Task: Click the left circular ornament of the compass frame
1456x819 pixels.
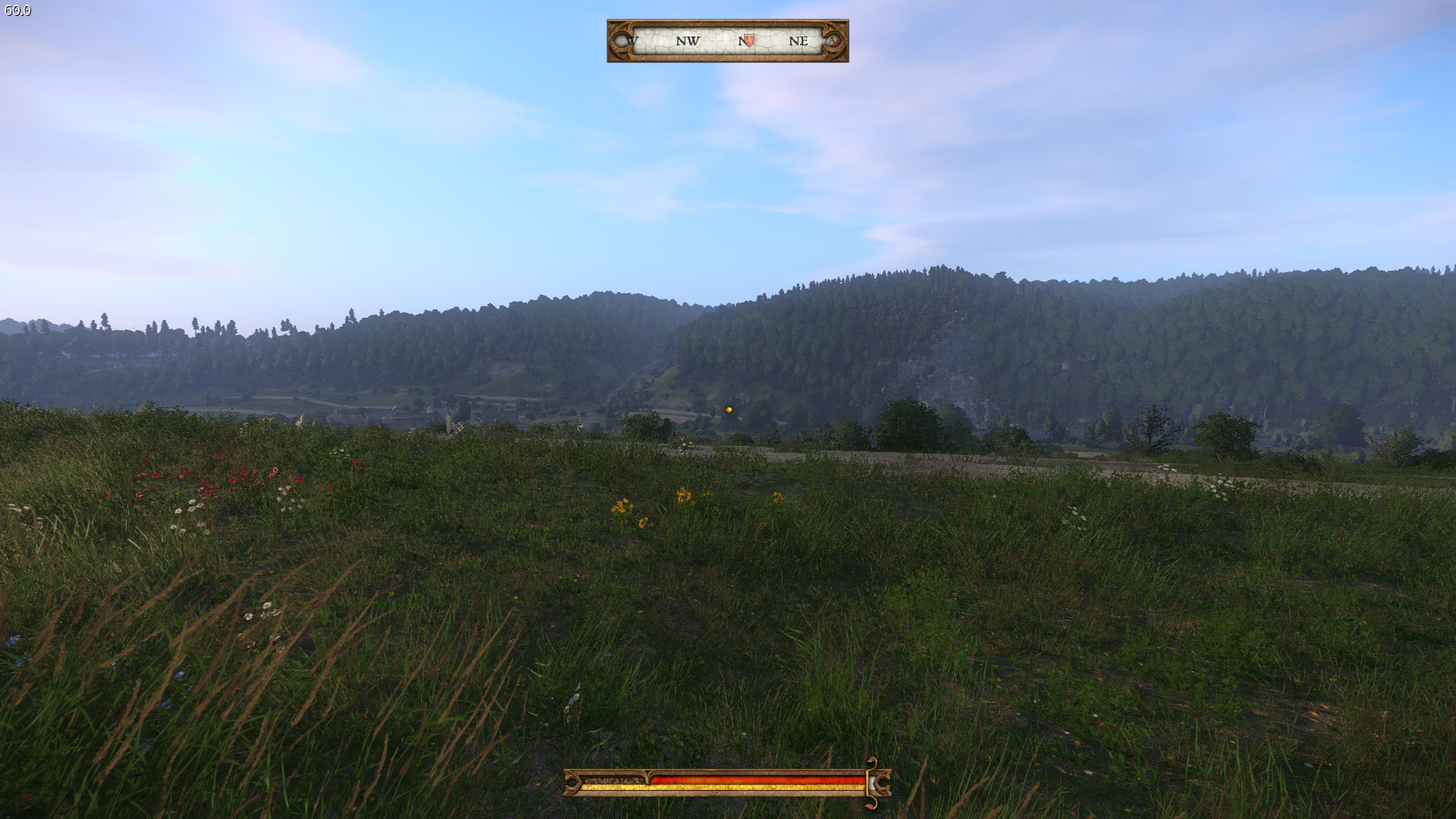Action: point(620,40)
